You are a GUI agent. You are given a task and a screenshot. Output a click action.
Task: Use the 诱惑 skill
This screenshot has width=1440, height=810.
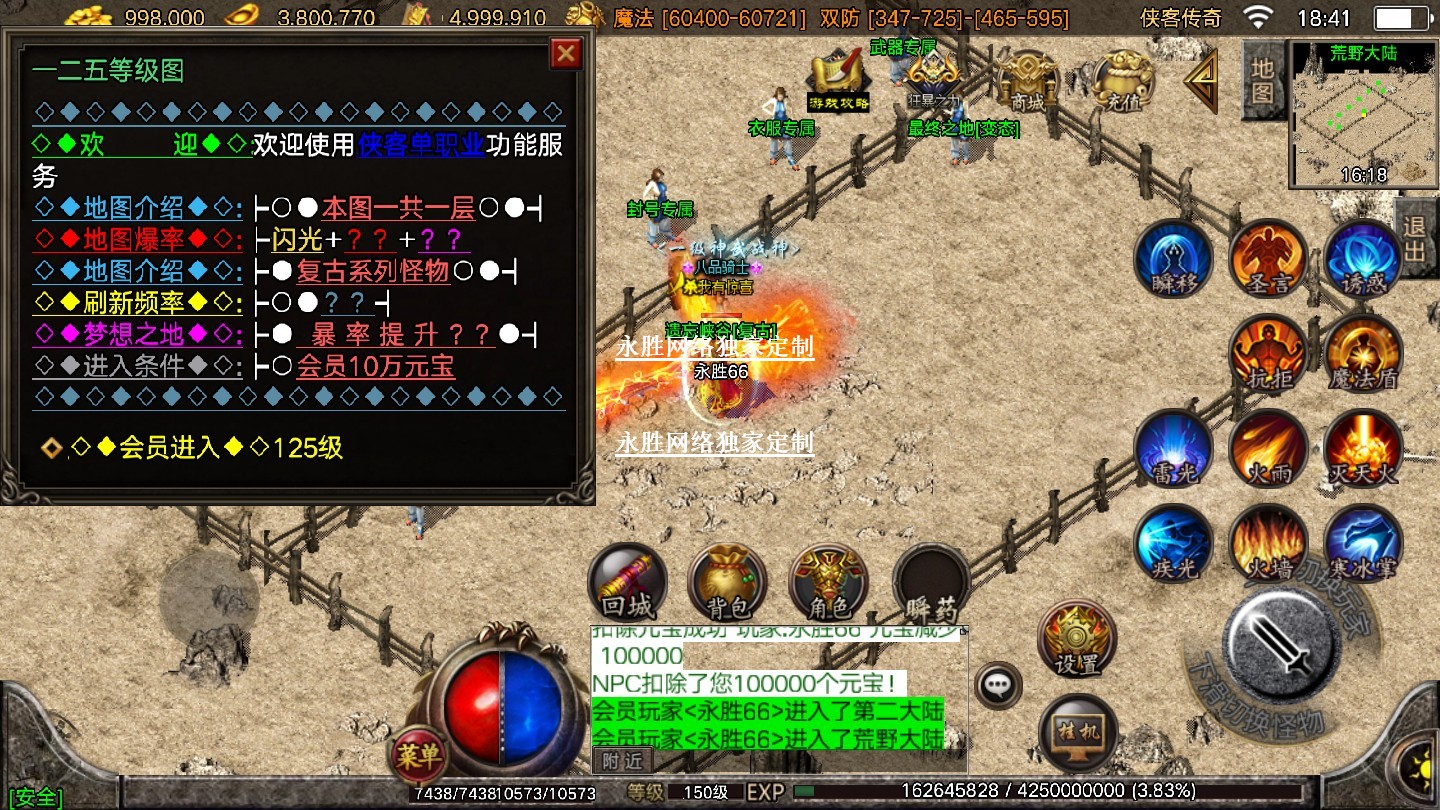1363,258
